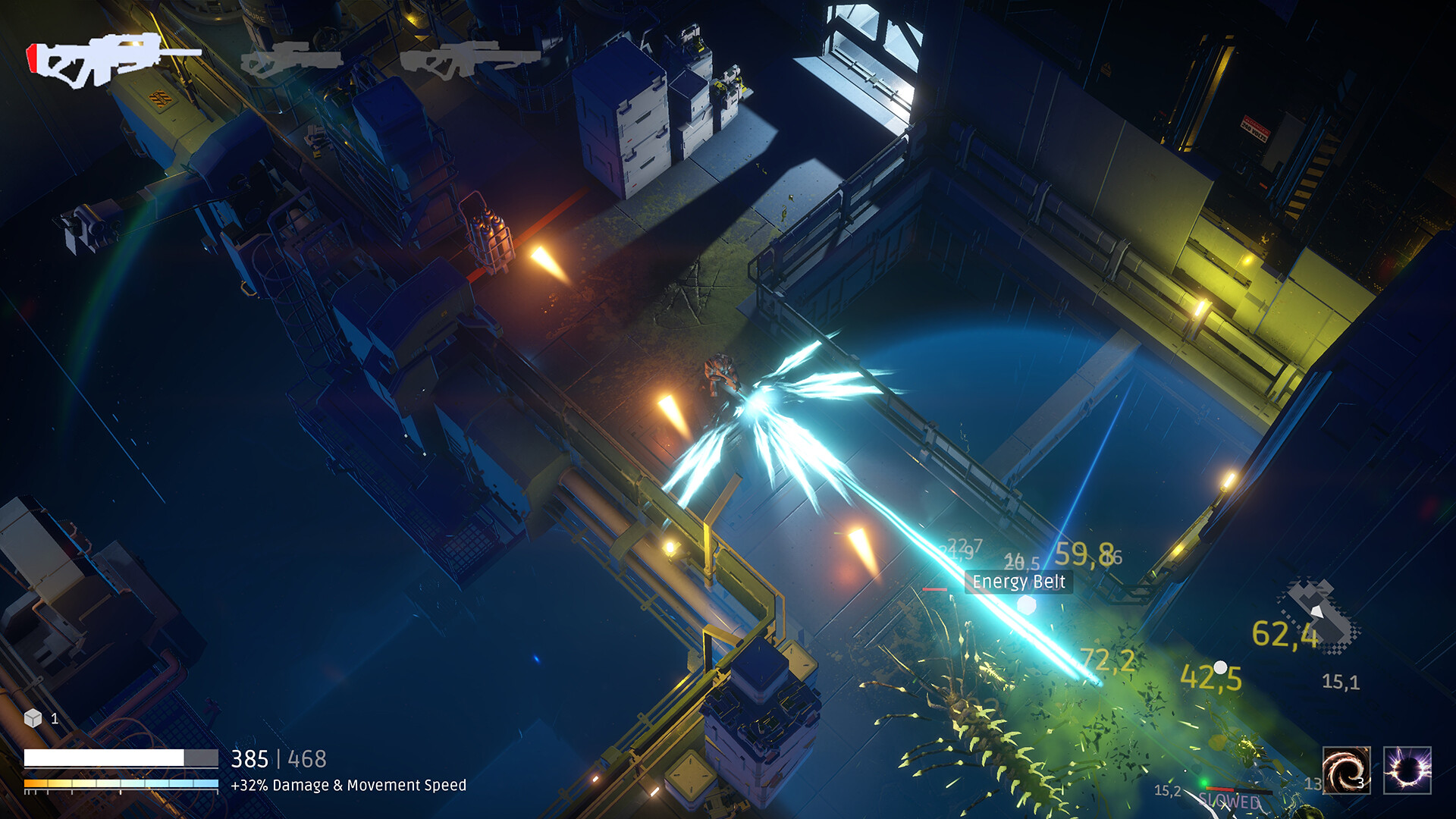Click the white cube consumable icon above the health bar
Image resolution: width=1456 pixels, height=819 pixels.
tap(32, 717)
